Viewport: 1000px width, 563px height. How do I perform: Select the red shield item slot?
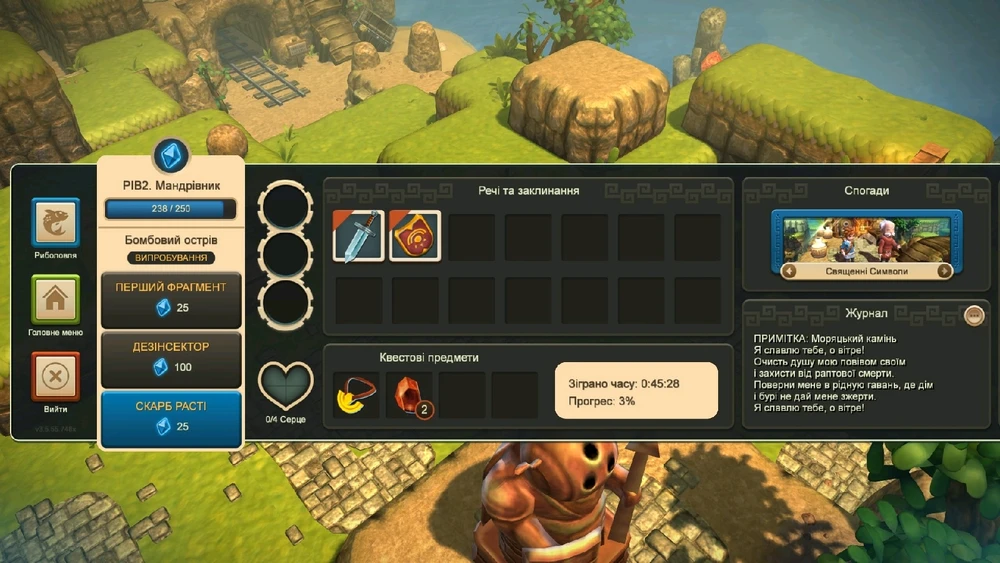pyautogui.click(x=415, y=236)
